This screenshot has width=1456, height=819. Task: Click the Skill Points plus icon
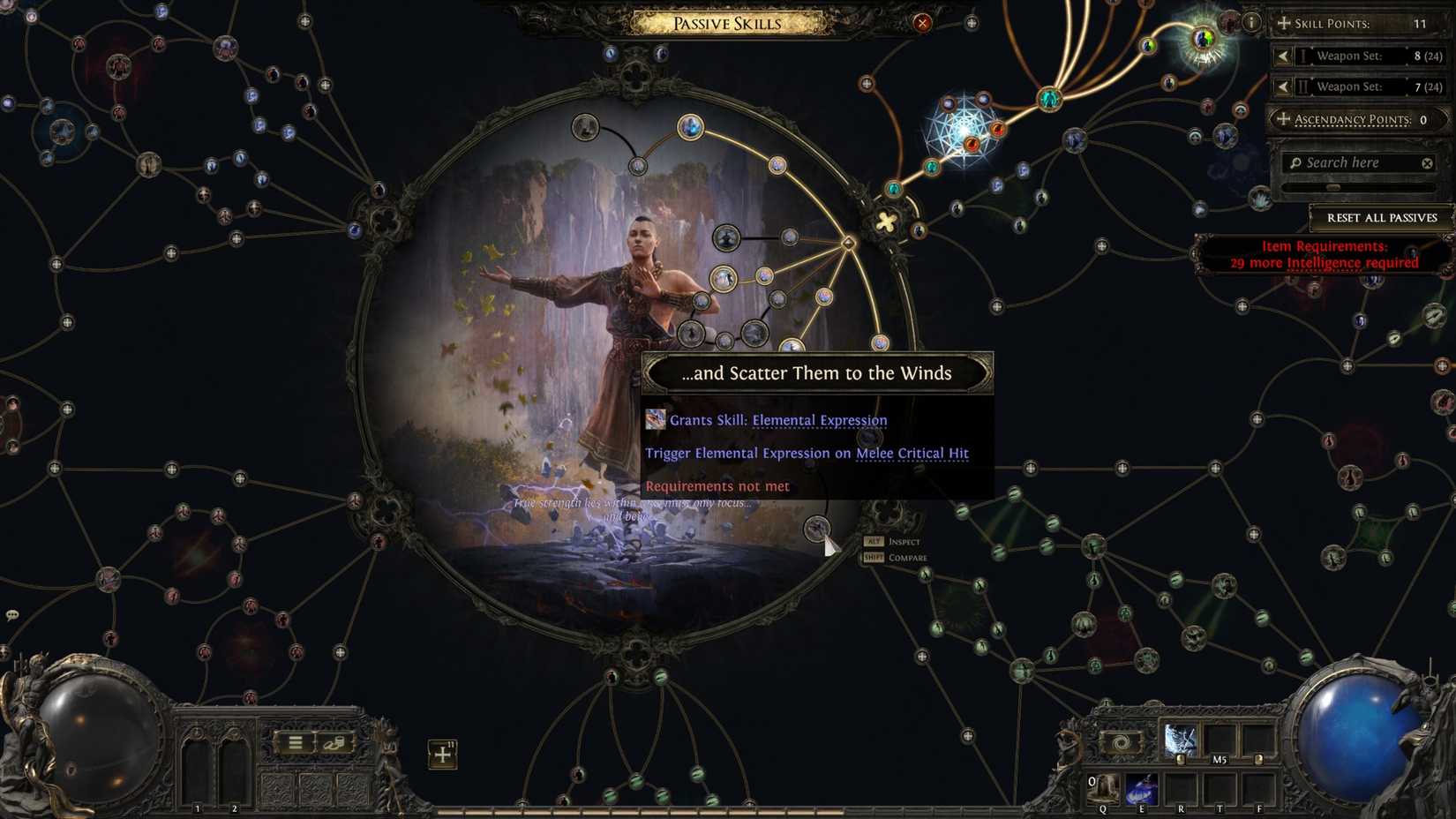click(x=1284, y=24)
